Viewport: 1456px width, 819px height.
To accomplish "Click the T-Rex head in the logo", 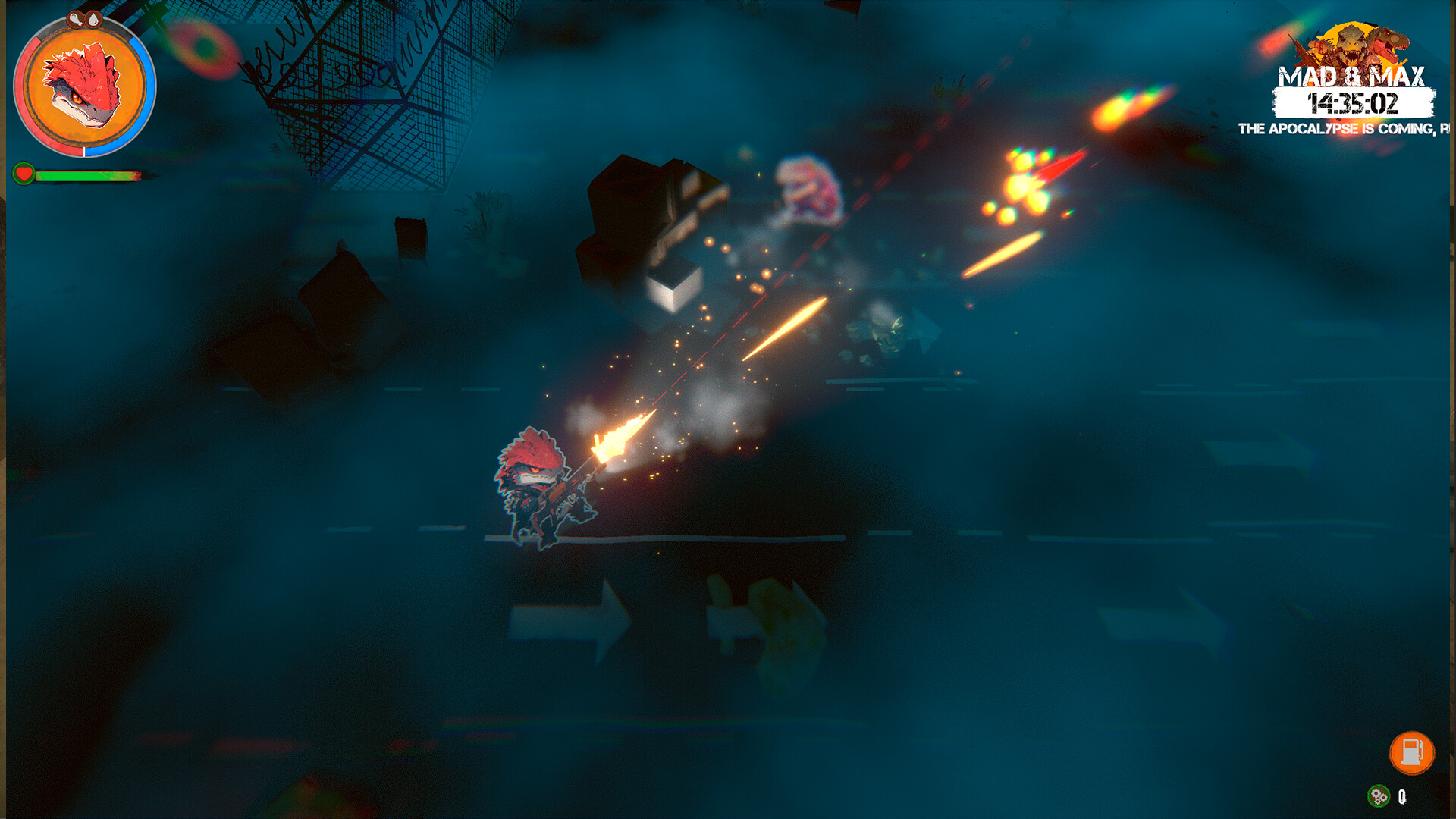I will click(1389, 42).
